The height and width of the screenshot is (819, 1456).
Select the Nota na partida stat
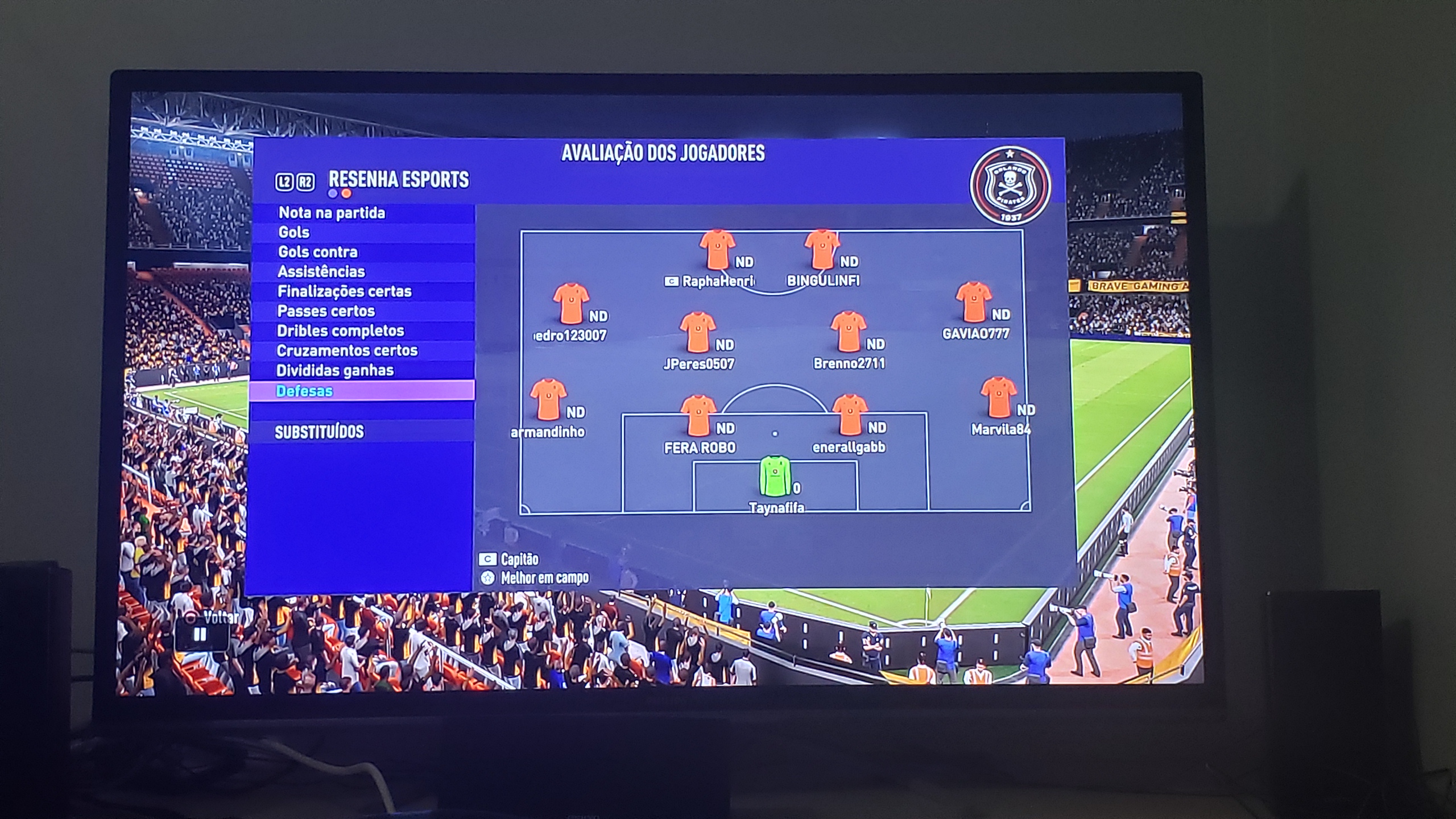(x=332, y=213)
